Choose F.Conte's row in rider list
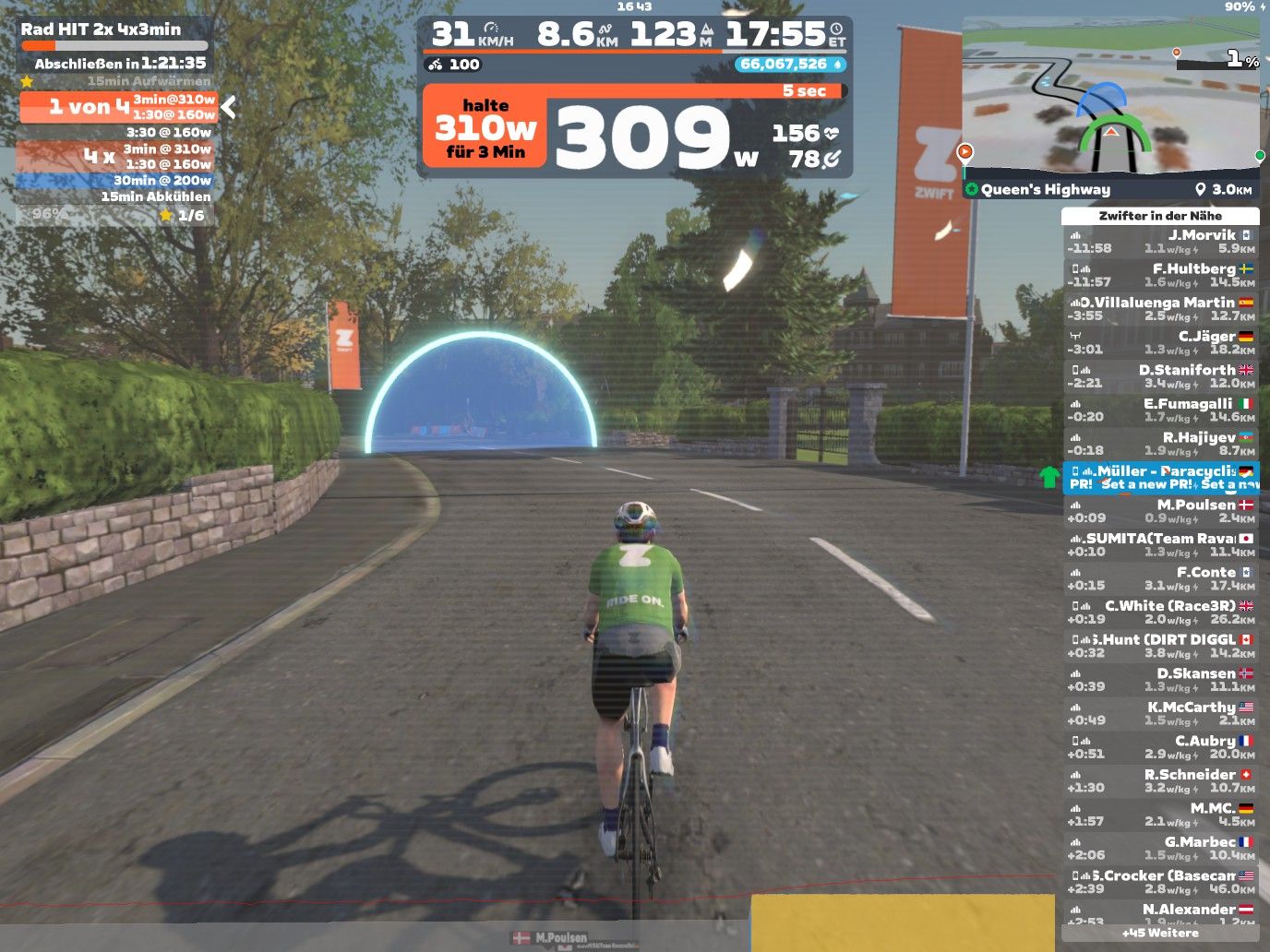Screen dimensions: 1270x952 coord(1160,578)
